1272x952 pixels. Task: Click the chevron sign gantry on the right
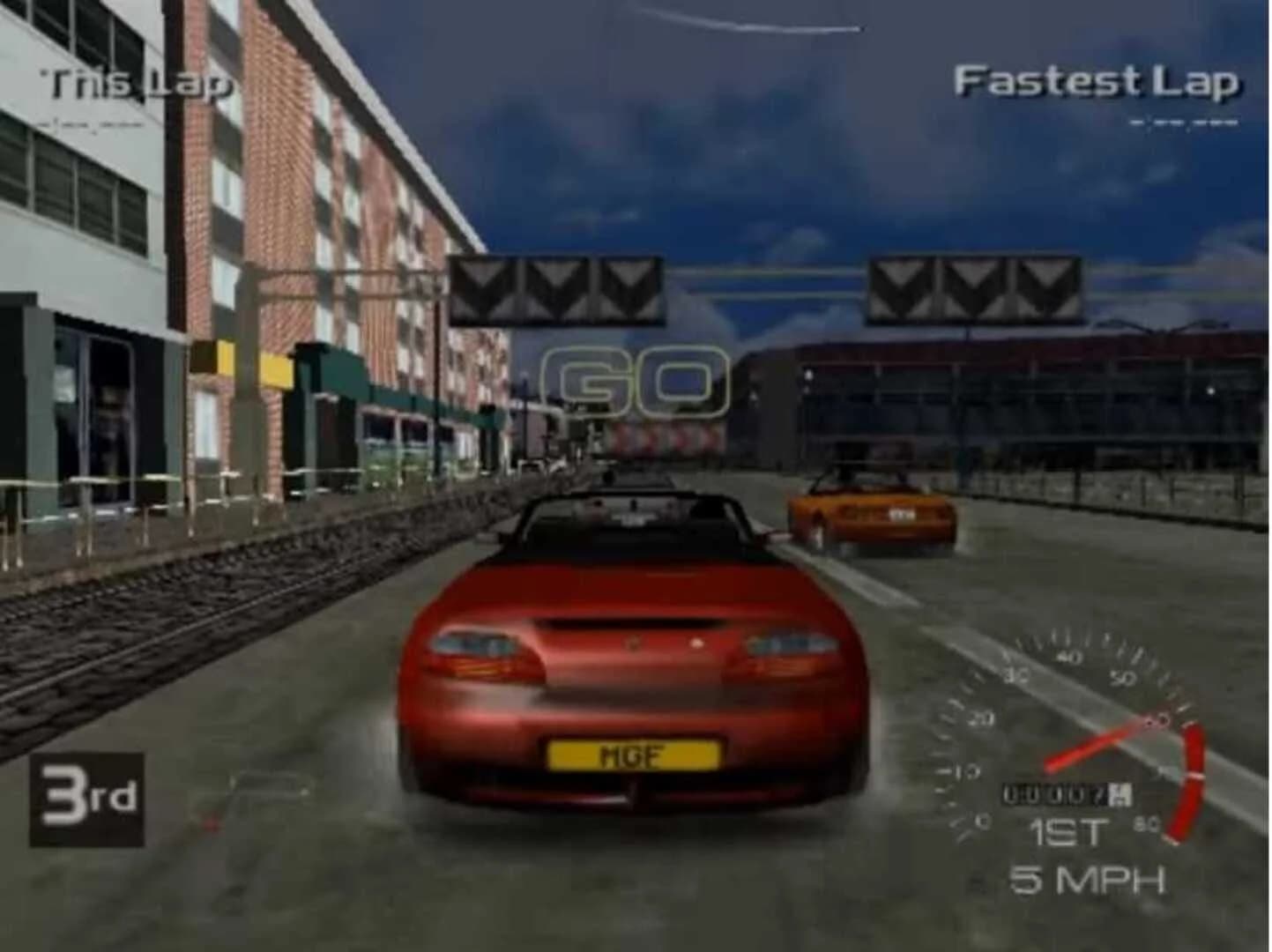[972, 287]
